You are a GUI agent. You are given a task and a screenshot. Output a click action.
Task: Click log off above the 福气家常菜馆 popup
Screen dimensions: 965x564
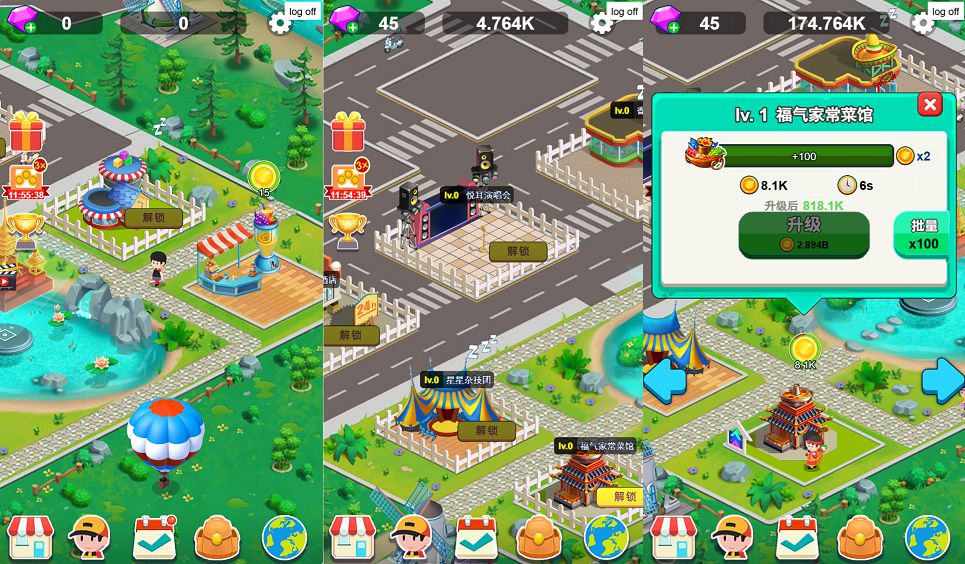945,11
